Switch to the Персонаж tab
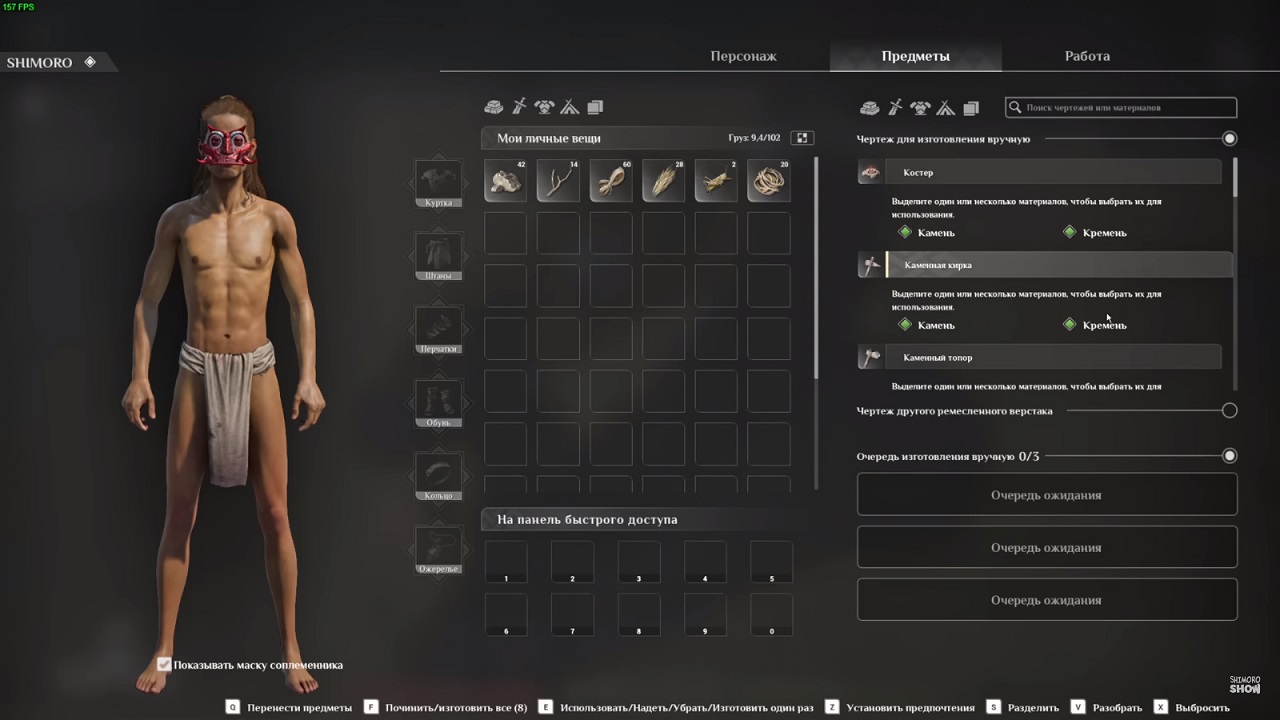The width and height of the screenshot is (1280, 720). point(743,56)
